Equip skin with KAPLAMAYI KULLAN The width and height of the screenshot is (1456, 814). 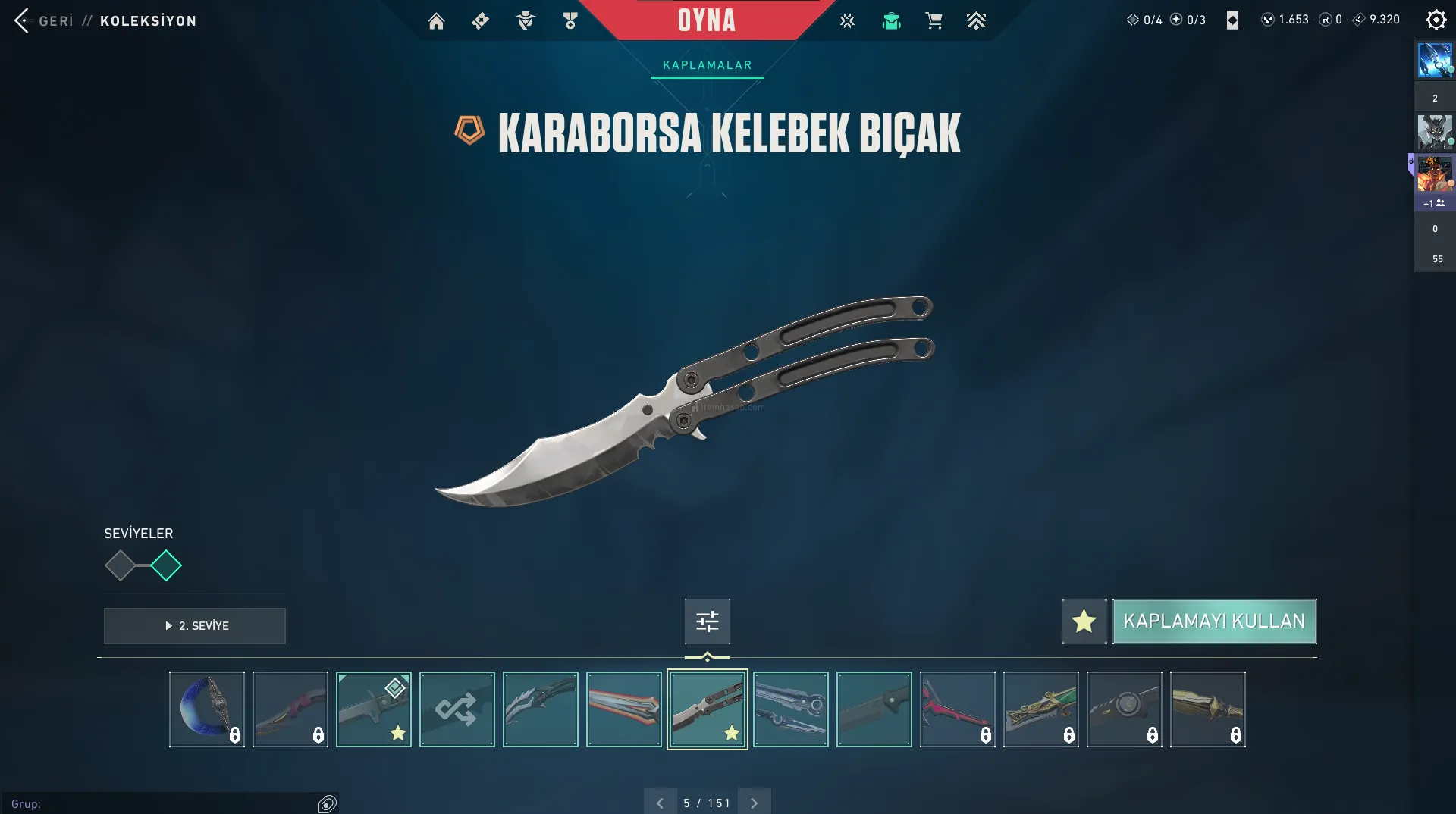[1213, 621]
